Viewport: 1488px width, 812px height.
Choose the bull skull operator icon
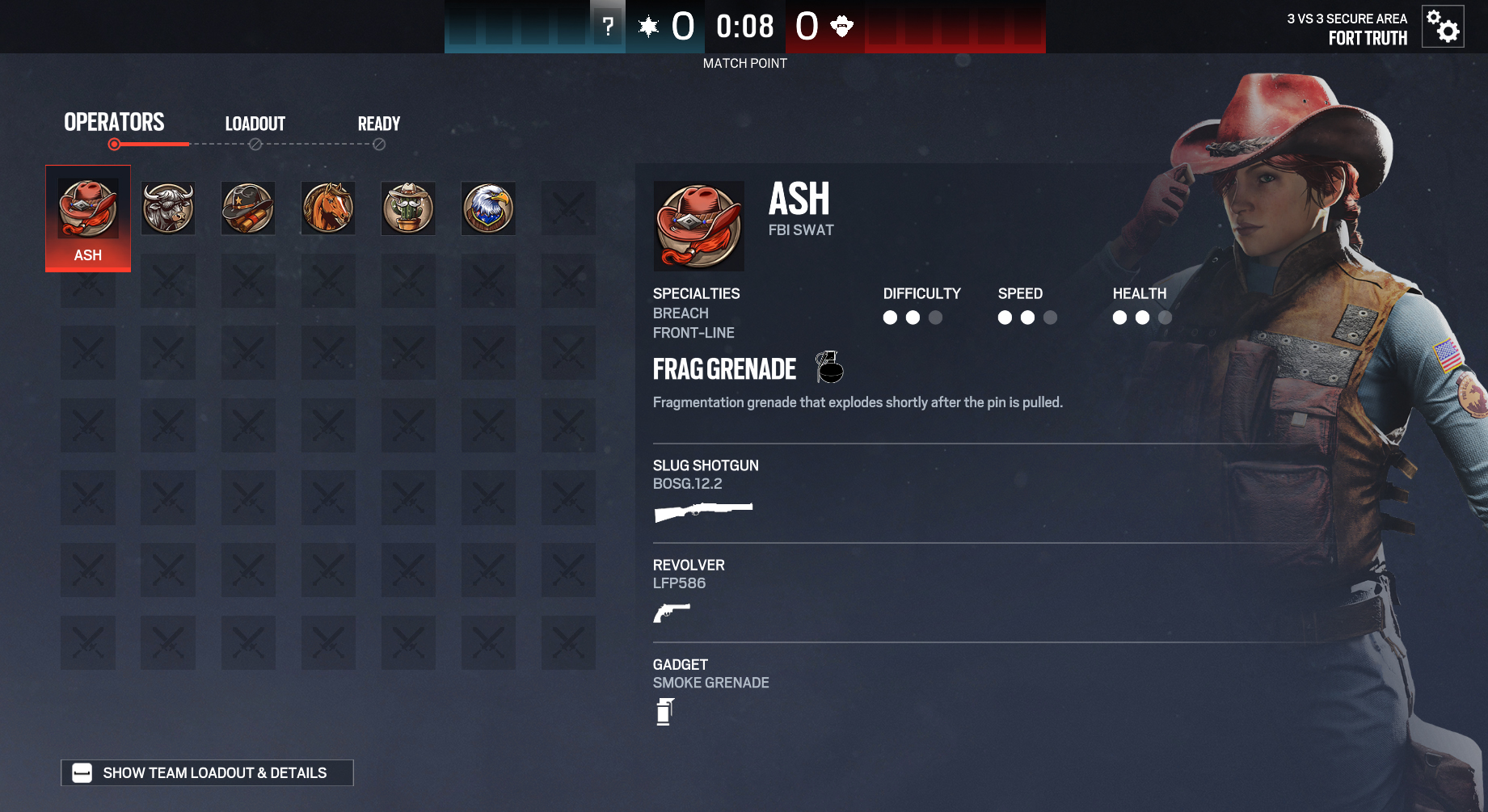pos(168,208)
